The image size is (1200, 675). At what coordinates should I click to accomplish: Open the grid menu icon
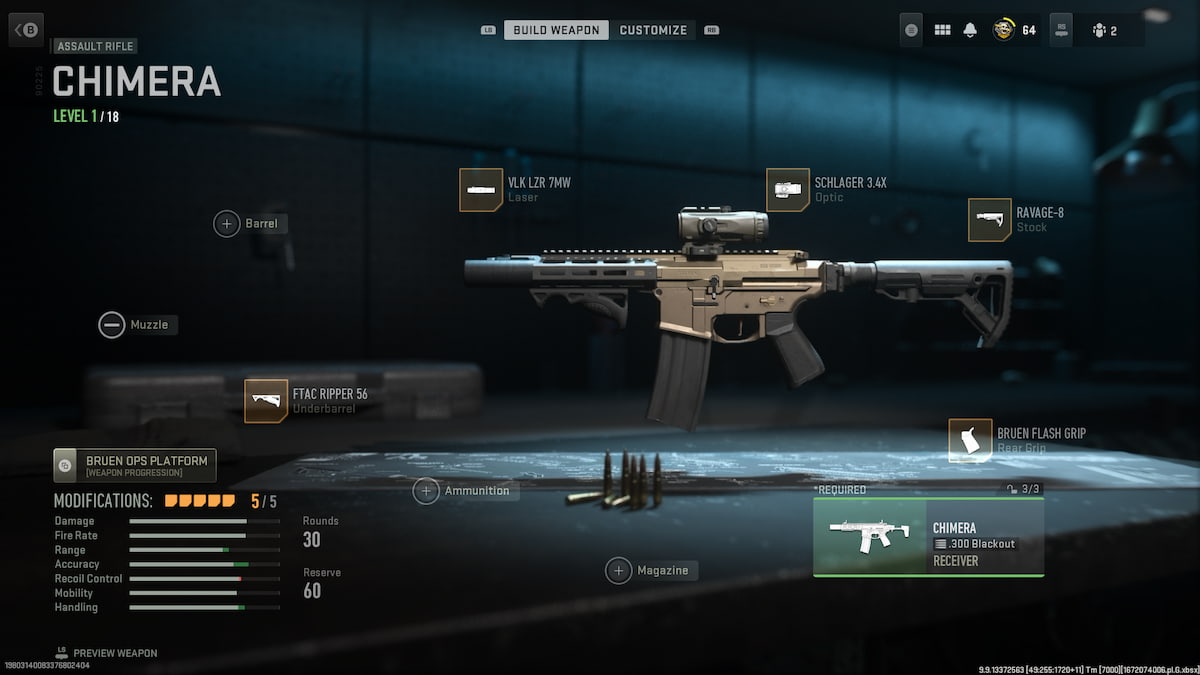(x=942, y=30)
